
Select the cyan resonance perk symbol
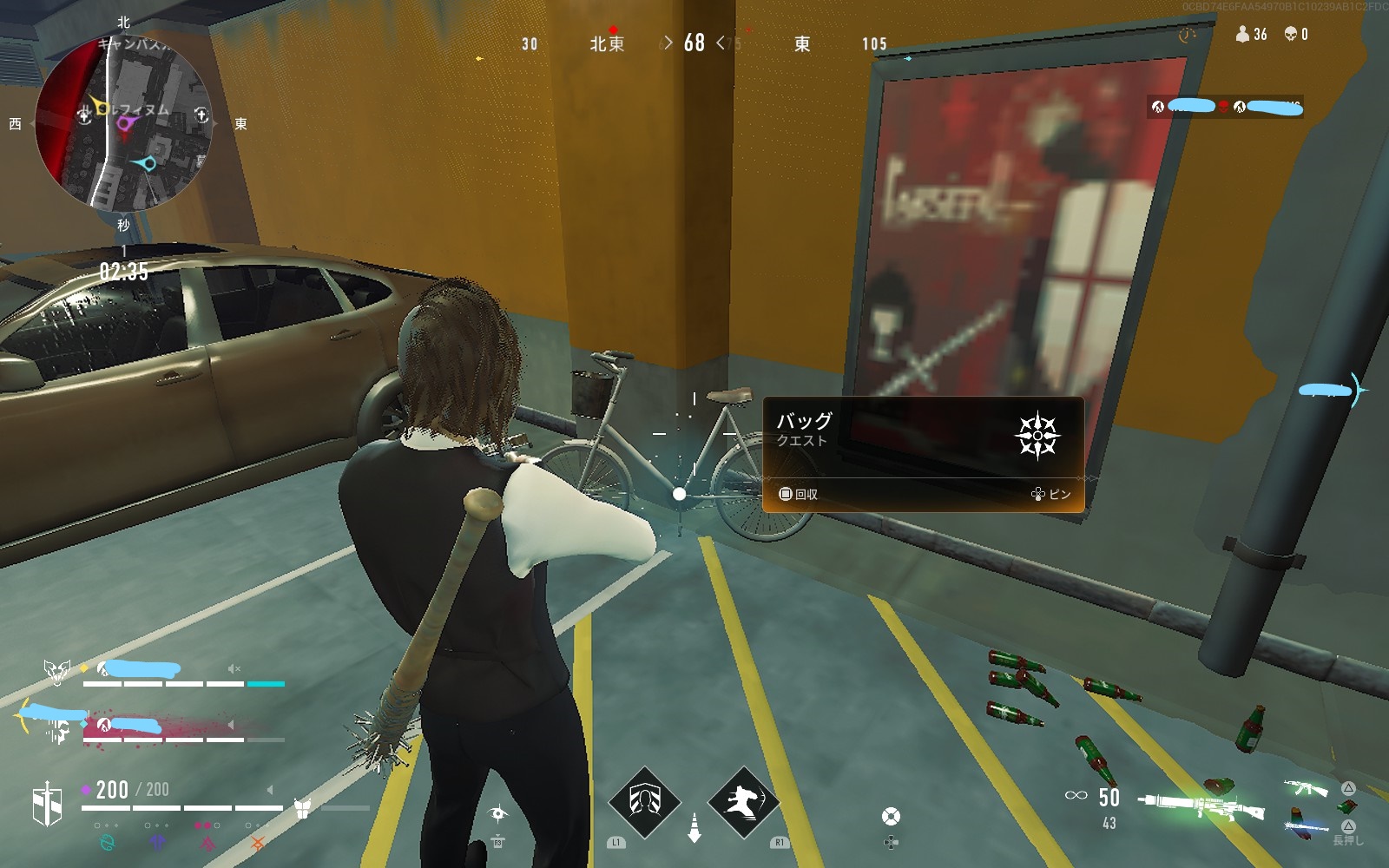(108, 842)
